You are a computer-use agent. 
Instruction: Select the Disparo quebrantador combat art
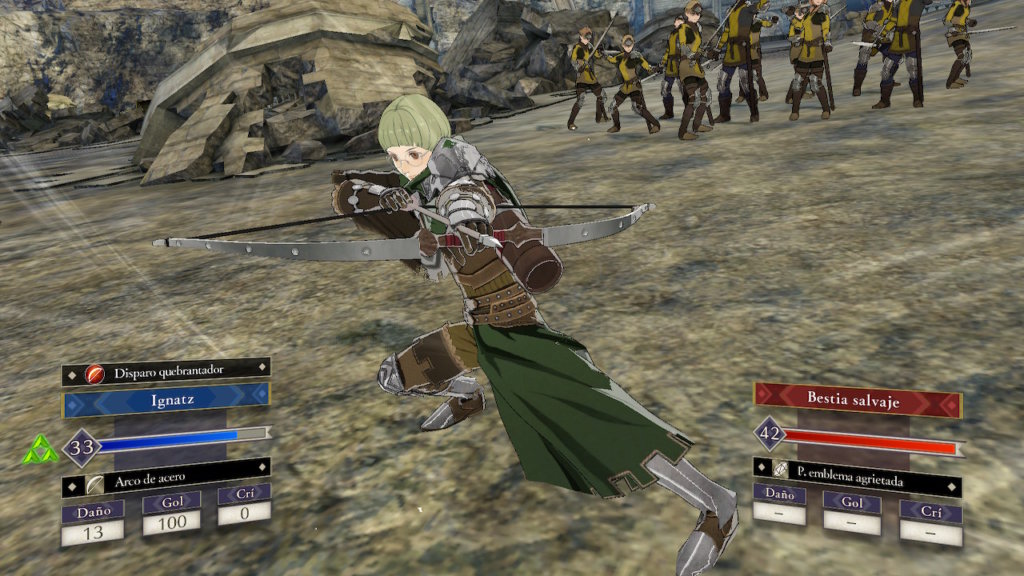pos(166,372)
